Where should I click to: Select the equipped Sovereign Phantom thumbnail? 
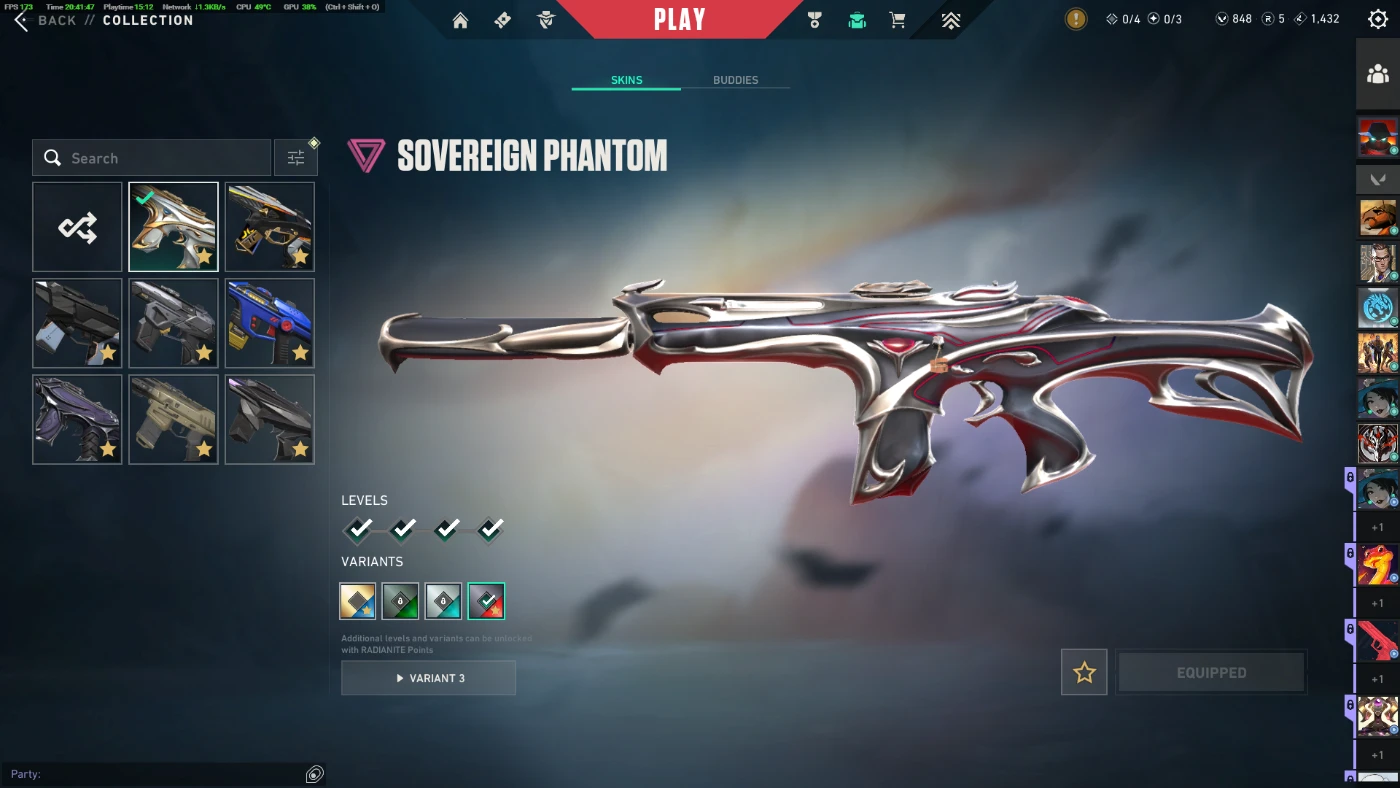(173, 227)
